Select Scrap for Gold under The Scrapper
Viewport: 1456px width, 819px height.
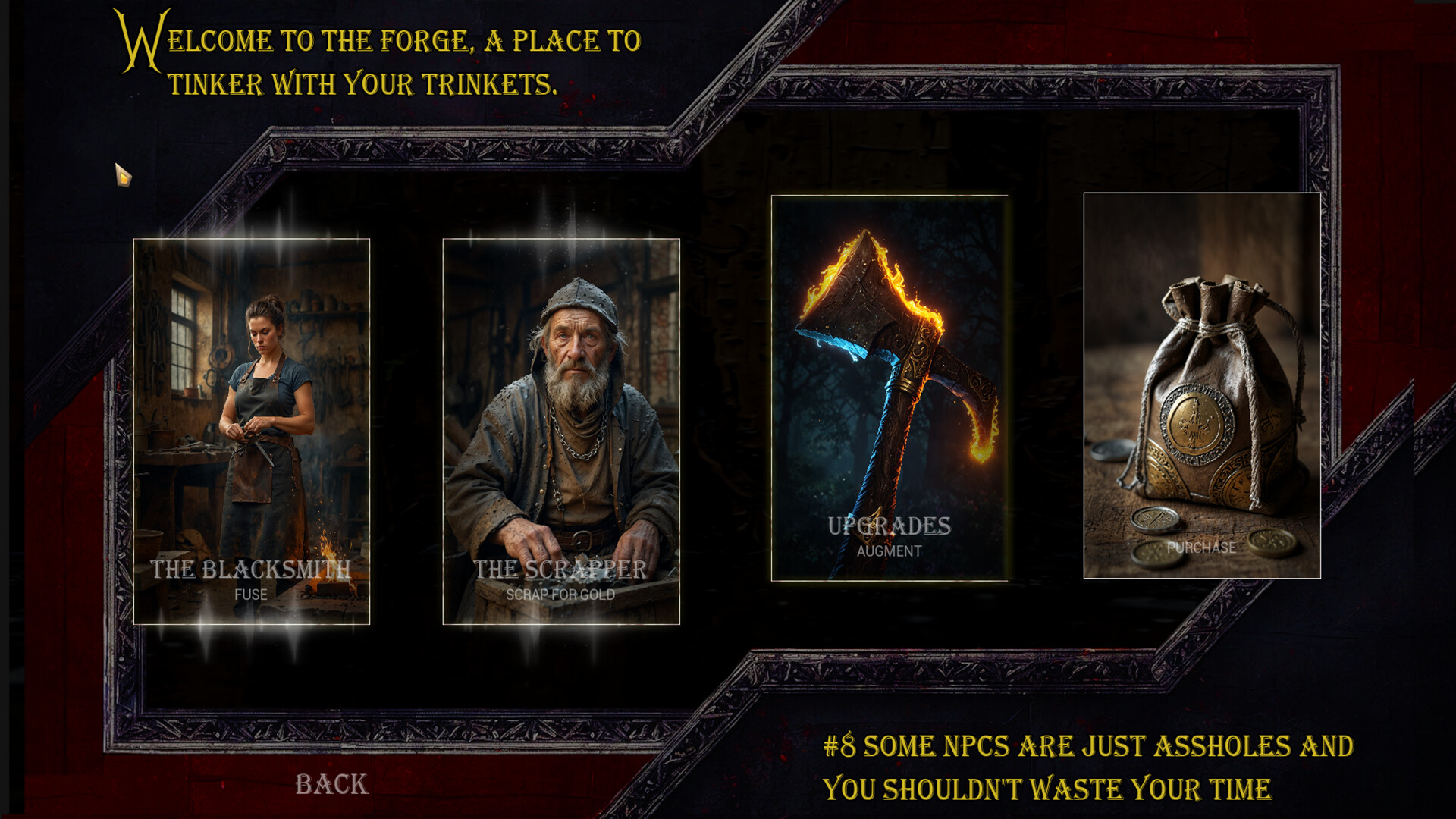pos(560,595)
